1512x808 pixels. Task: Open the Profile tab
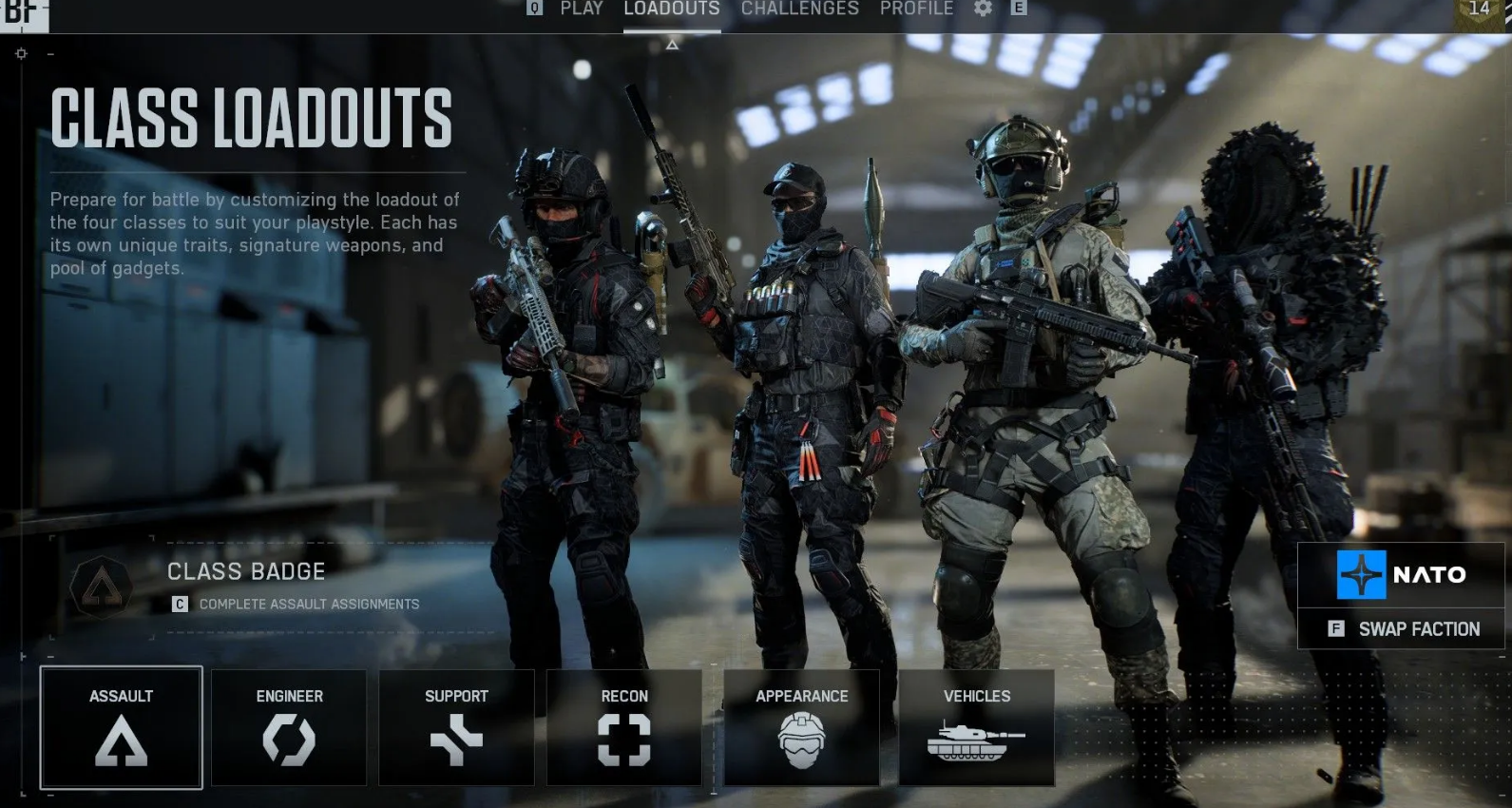[x=916, y=9]
